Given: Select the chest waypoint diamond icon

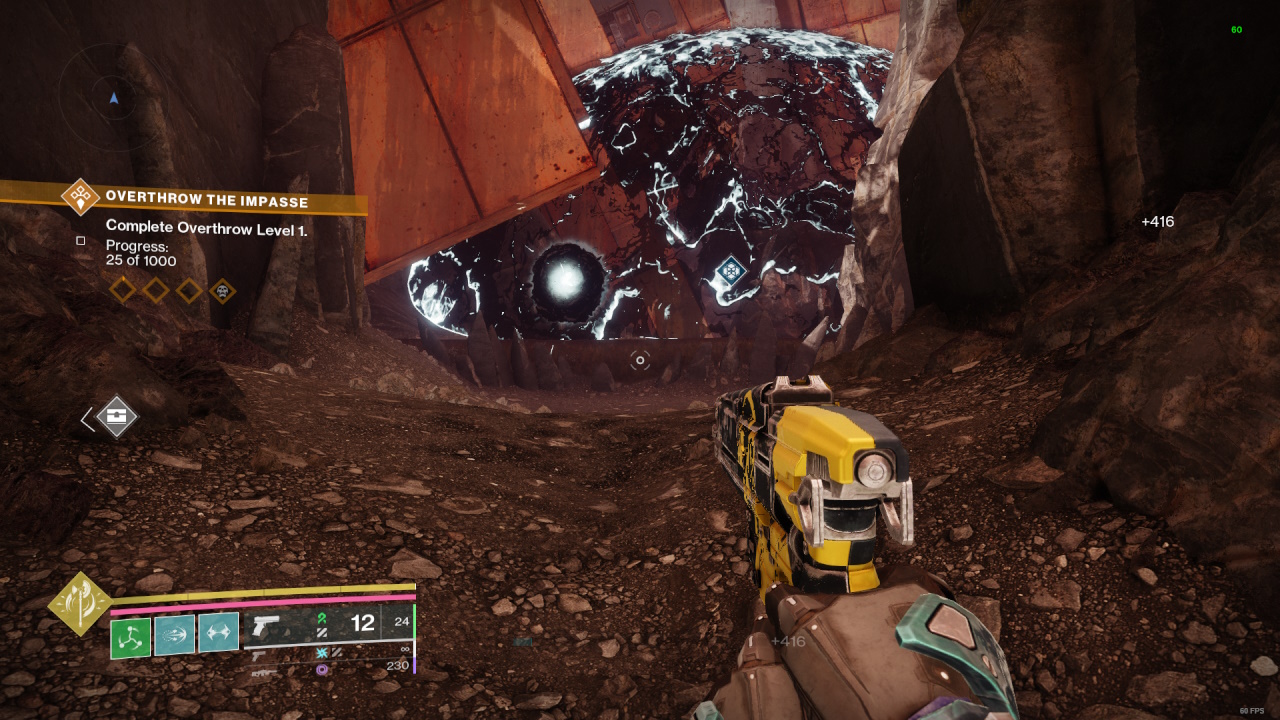Looking at the screenshot, I should pos(117,416).
